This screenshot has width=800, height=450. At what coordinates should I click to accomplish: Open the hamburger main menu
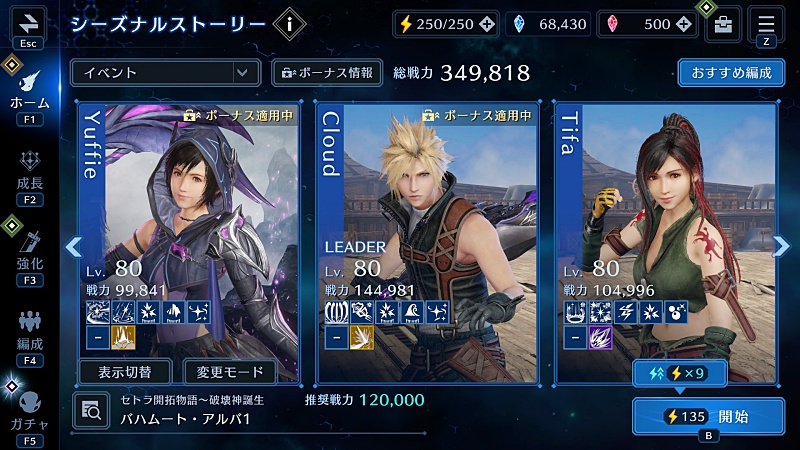pyautogui.click(x=767, y=22)
